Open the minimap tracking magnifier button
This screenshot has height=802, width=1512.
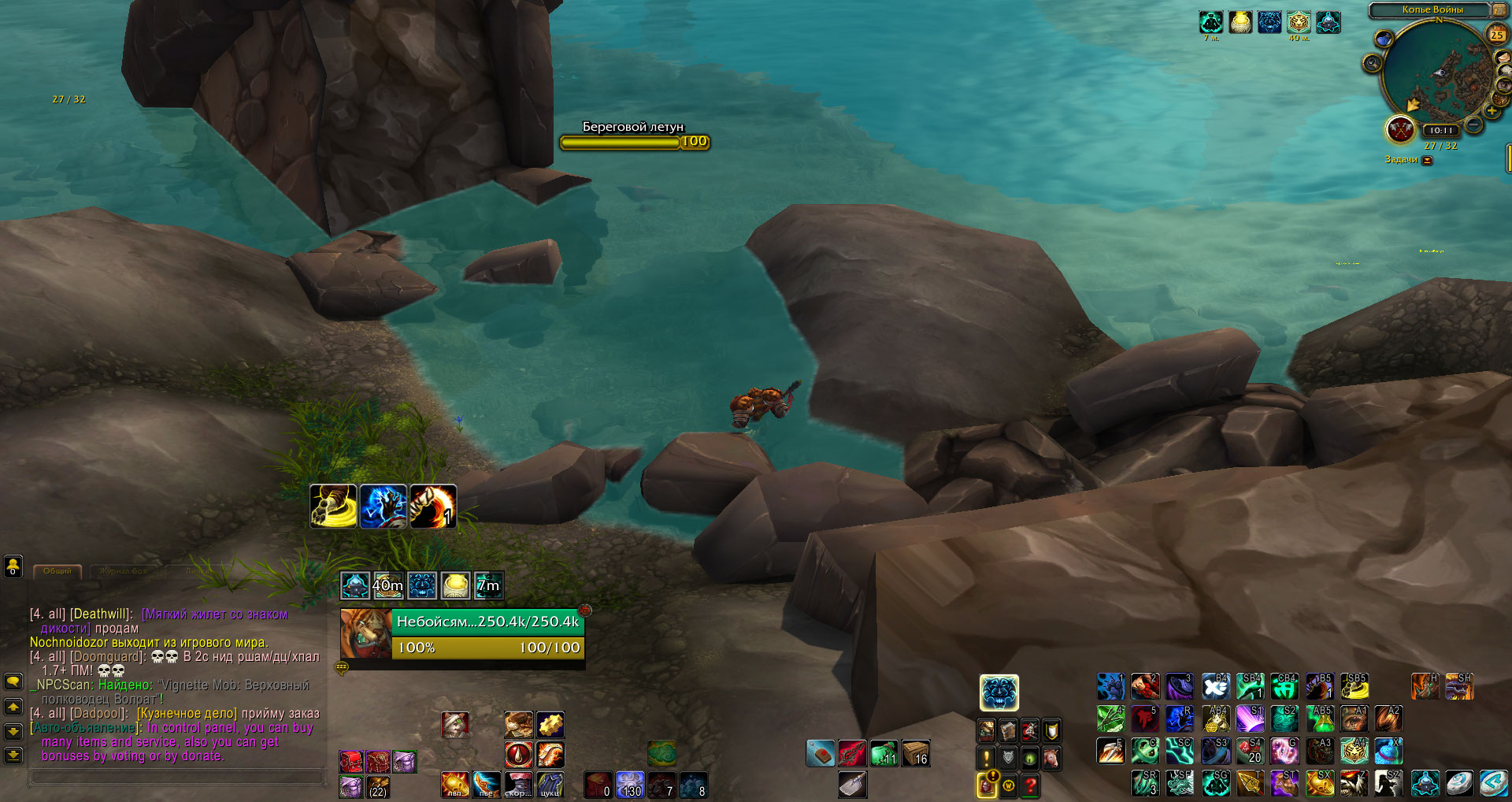(1373, 63)
